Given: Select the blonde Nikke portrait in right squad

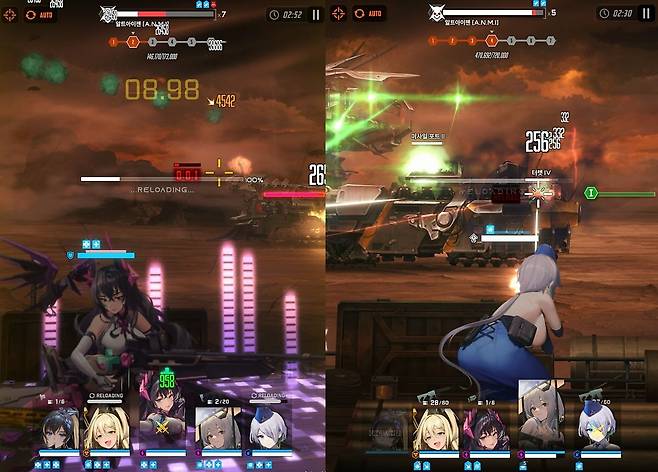Looking at the screenshot, I should 437,432.
